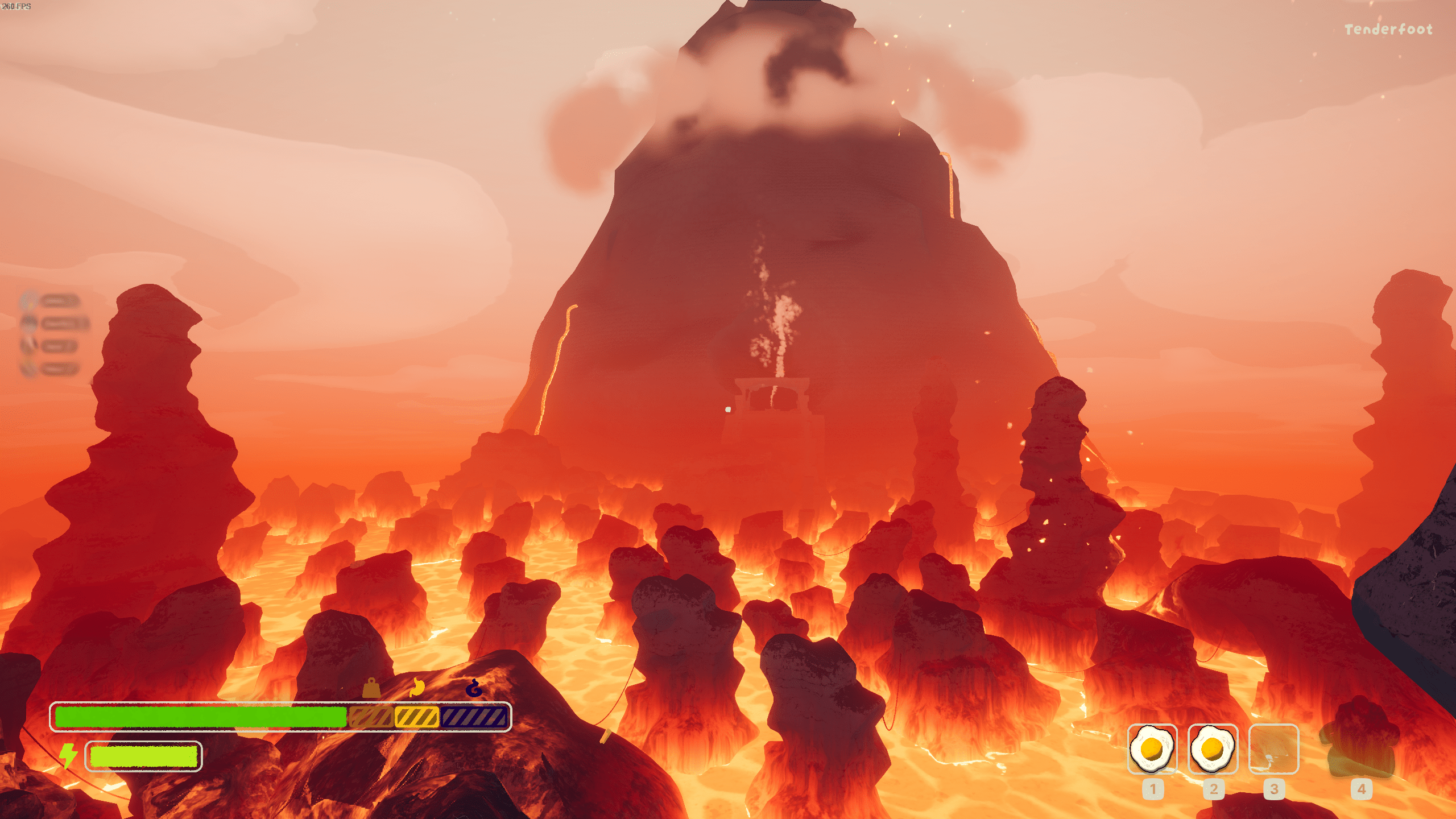Click the empty hotbar slot 3

1273,748
